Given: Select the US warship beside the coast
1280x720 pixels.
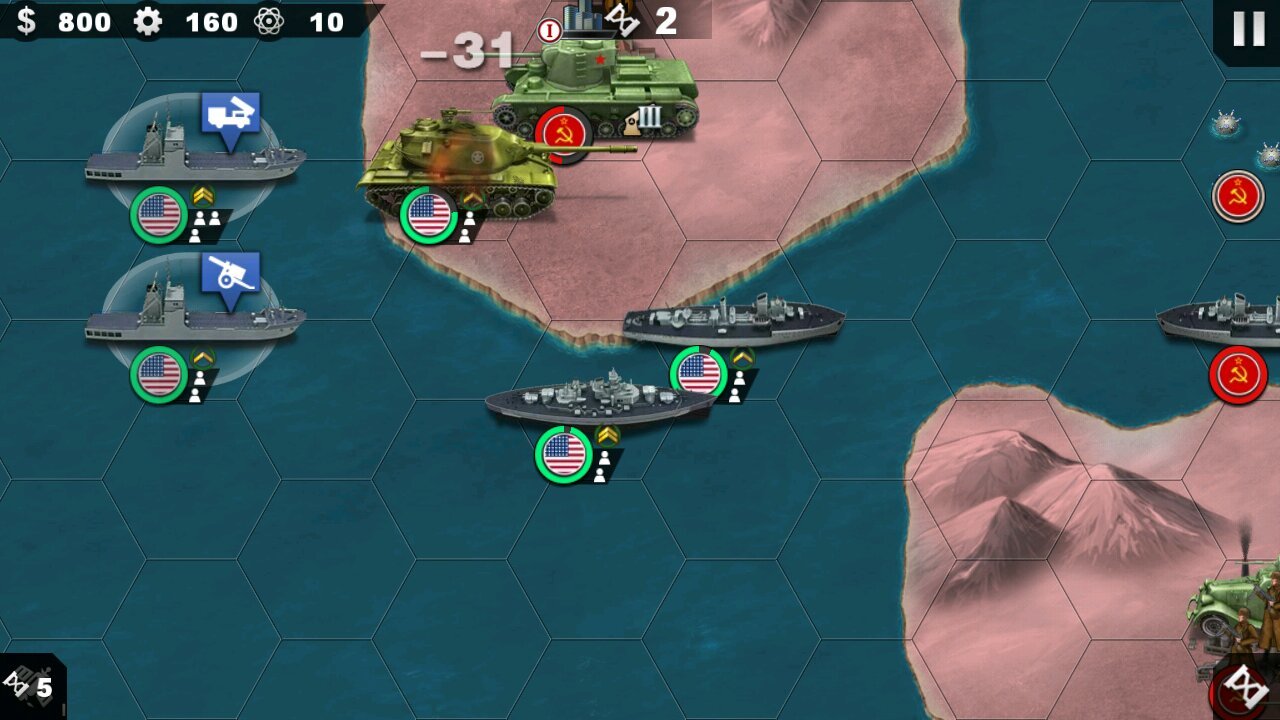Looking at the screenshot, I should coord(733,322).
